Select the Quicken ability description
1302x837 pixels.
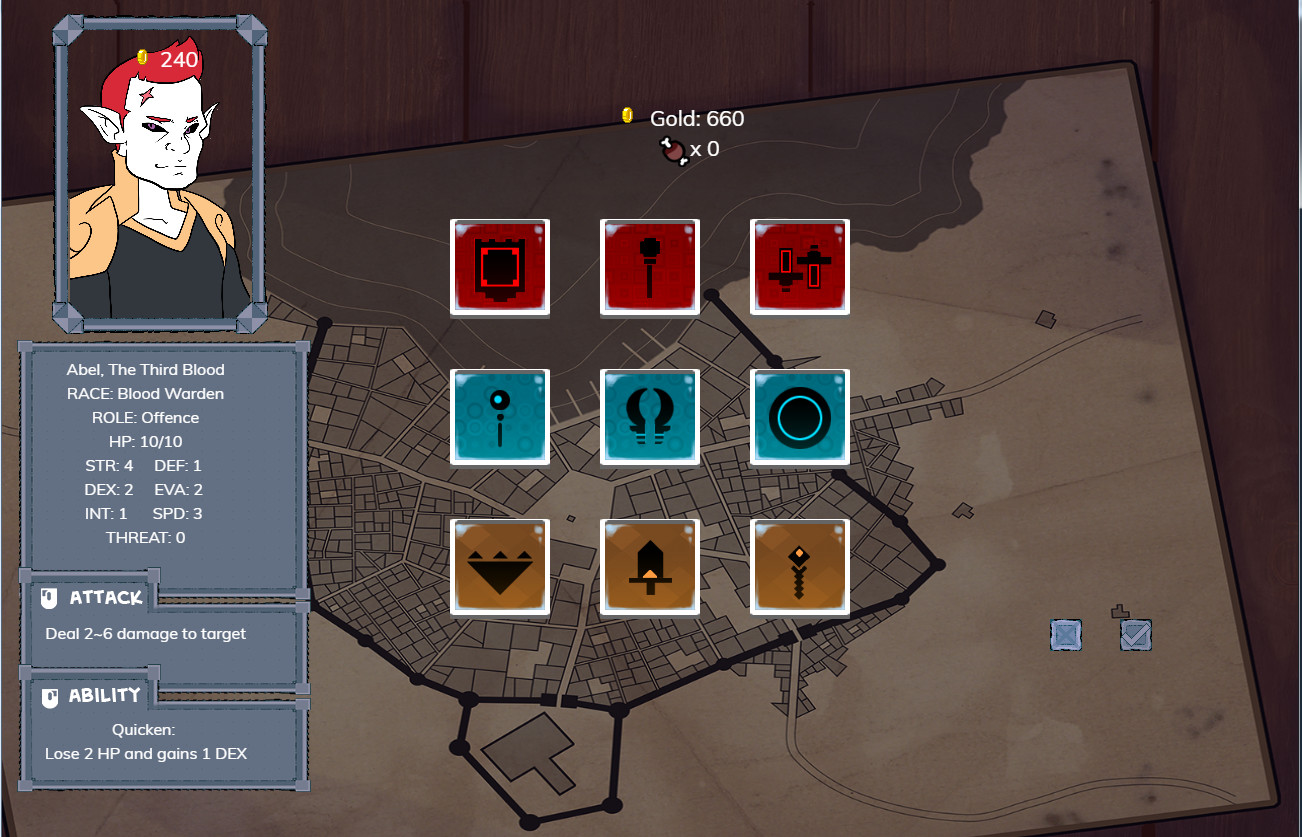[160, 740]
